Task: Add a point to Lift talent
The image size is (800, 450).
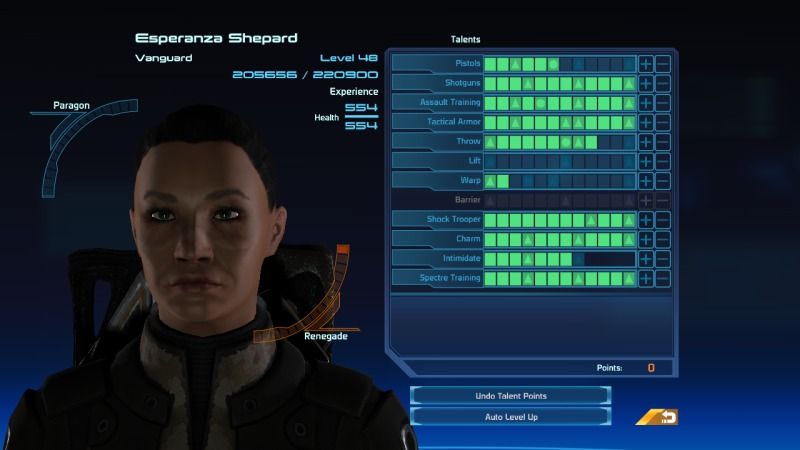Action: pyautogui.click(x=646, y=161)
